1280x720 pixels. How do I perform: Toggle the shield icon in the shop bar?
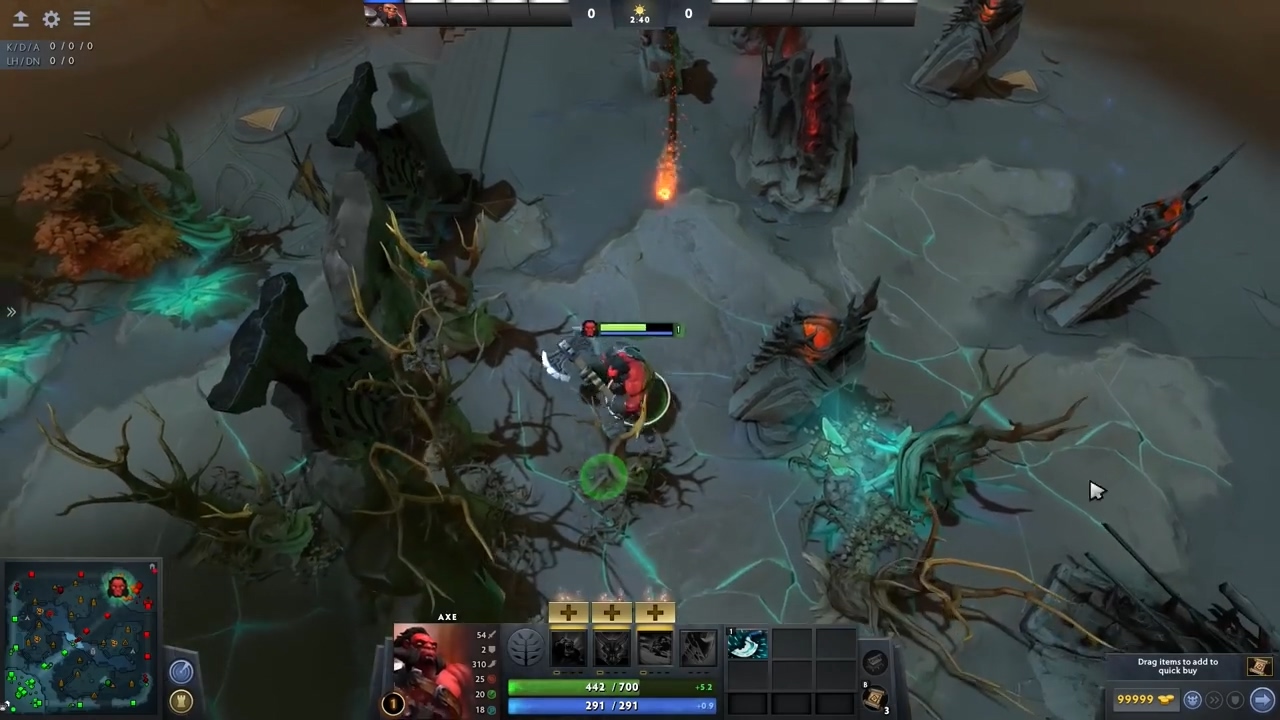pos(1234,699)
